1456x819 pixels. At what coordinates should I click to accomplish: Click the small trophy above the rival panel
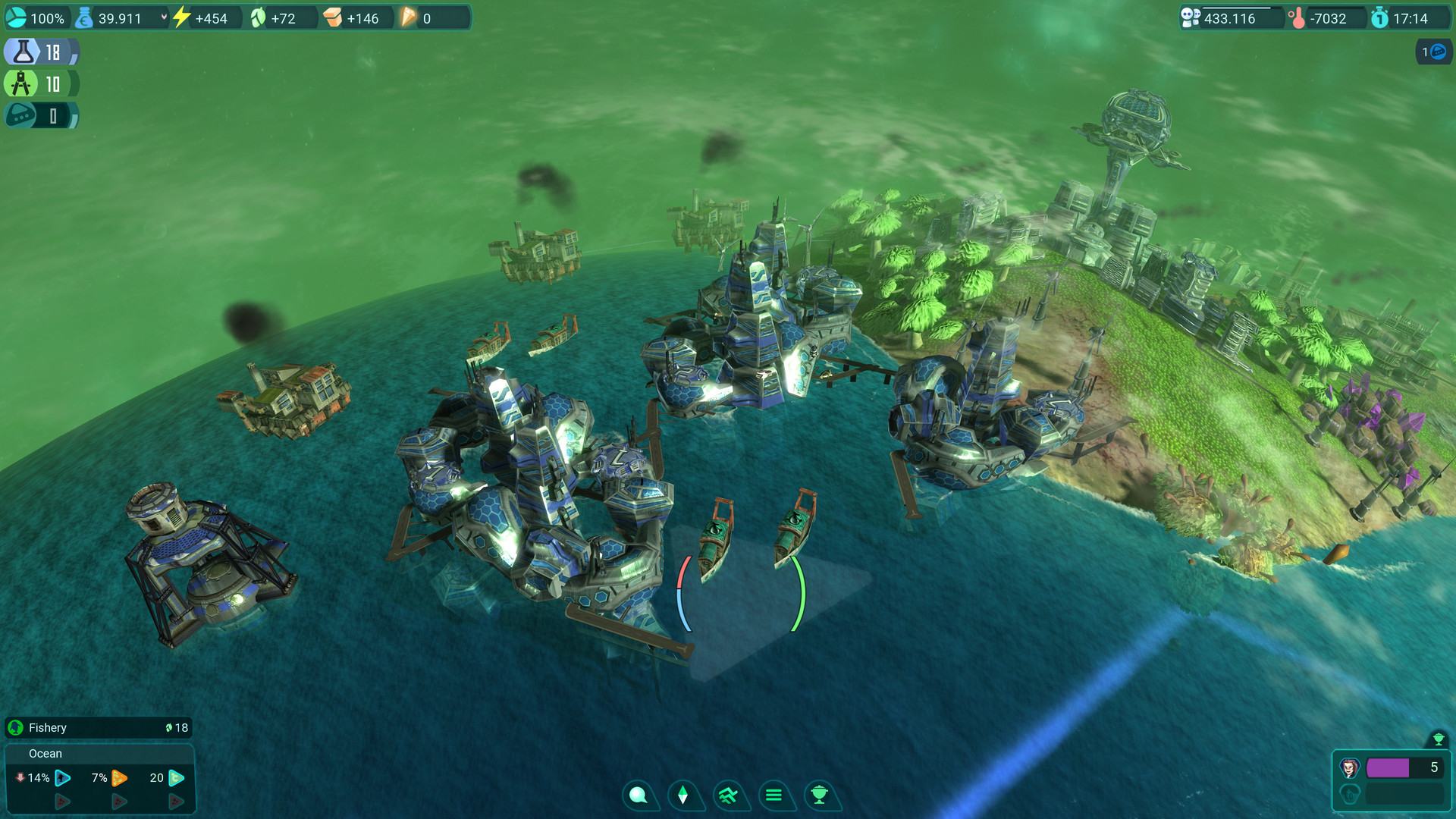pyautogui.click(x=1437, y=739)
